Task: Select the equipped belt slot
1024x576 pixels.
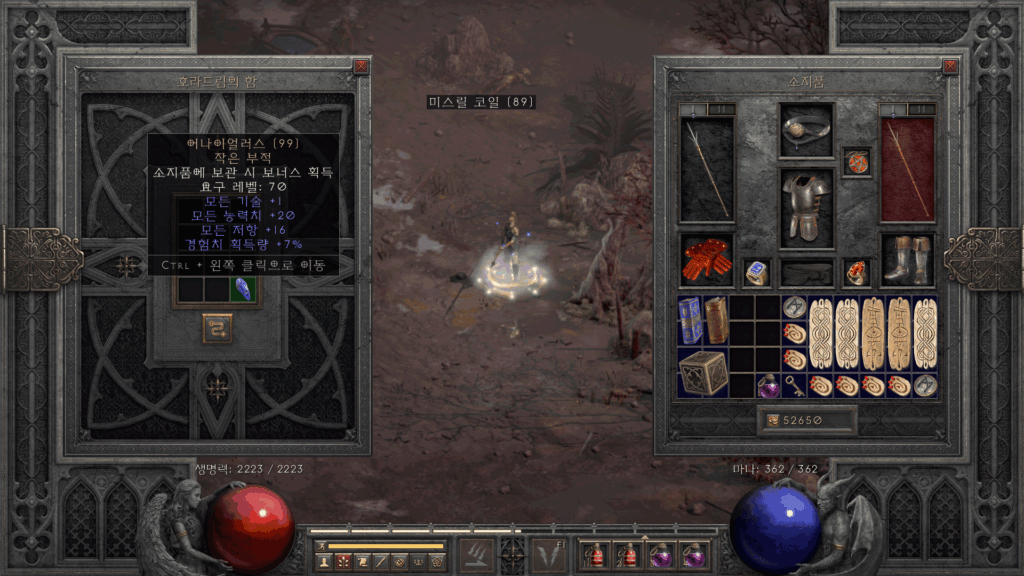Action: (806, 273)
